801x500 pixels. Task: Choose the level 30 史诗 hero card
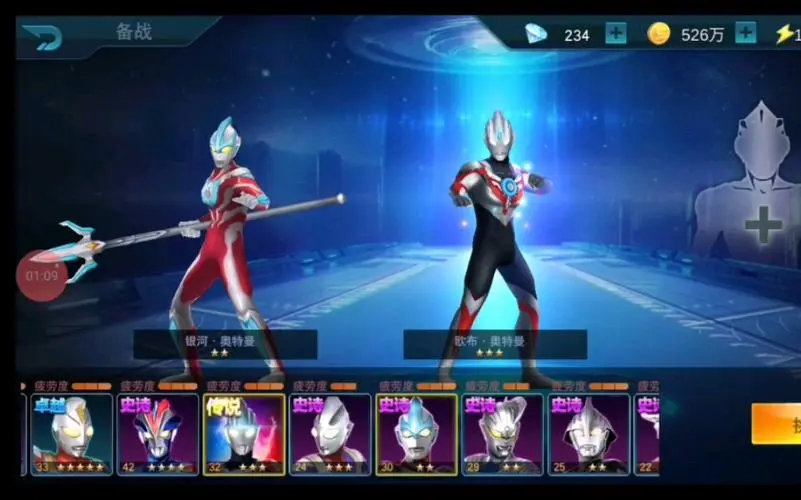click(x=416, y=433)
